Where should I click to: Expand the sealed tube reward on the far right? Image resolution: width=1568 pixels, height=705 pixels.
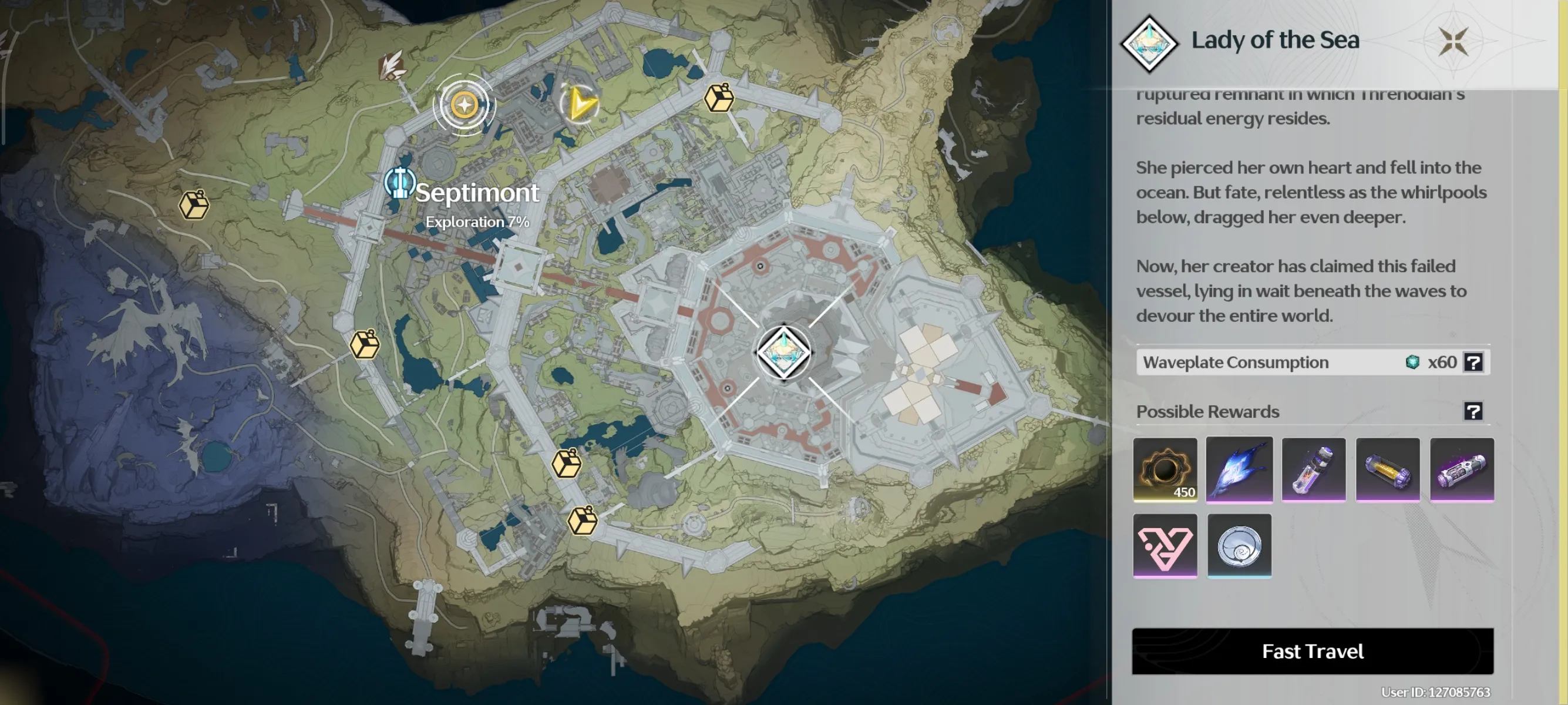(x=1462, y=469)
